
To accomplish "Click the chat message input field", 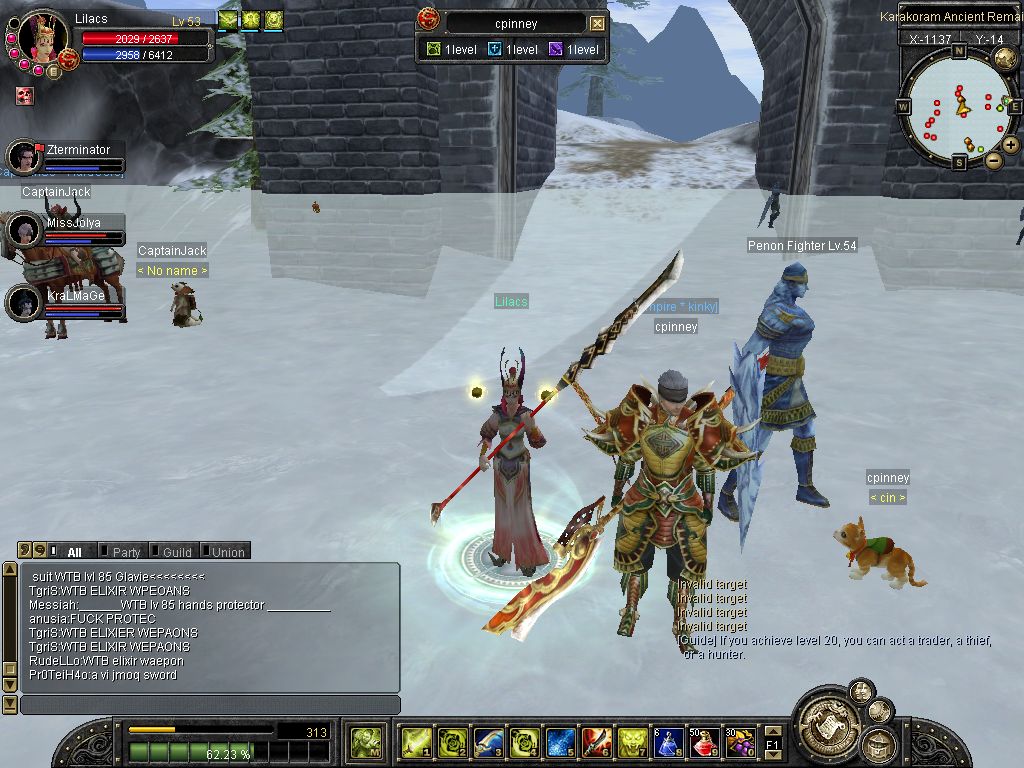I will (x=210, y=705).
